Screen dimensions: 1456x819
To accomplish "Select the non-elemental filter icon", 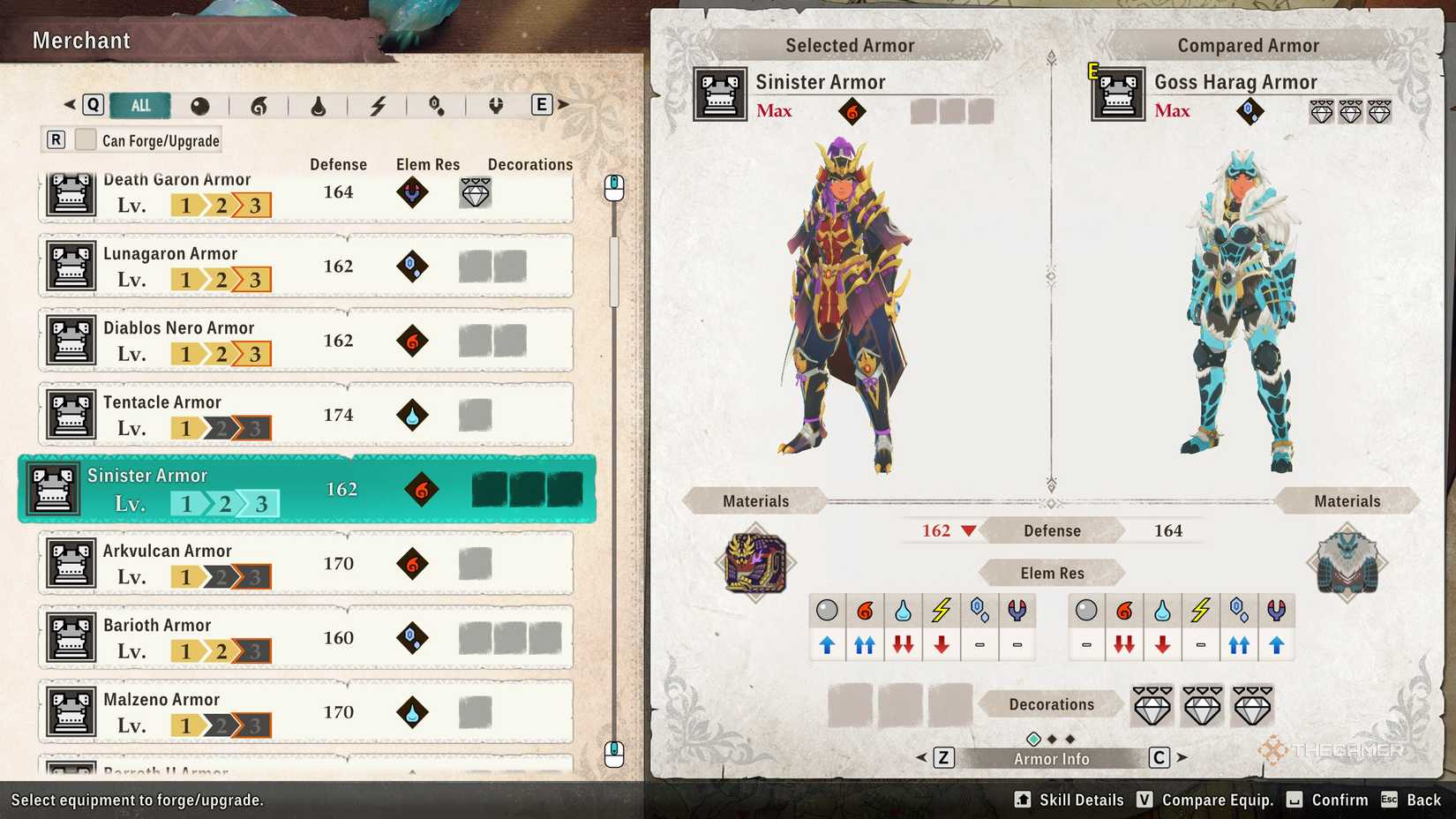I will 201,105.
